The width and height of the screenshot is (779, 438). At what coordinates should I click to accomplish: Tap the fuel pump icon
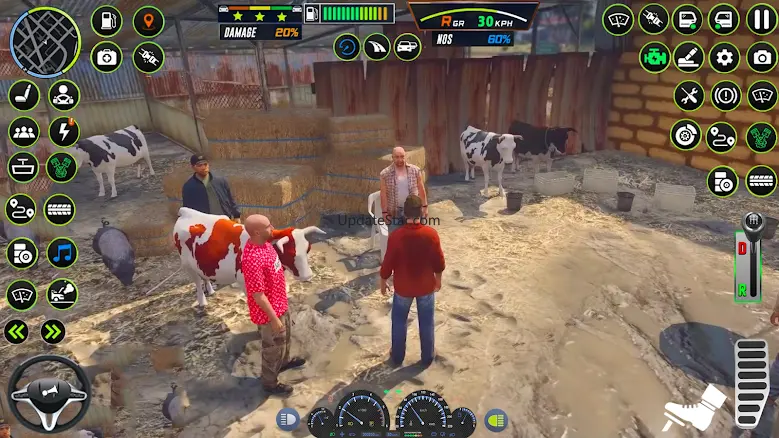pyautogui.click(x=106, y=20)
